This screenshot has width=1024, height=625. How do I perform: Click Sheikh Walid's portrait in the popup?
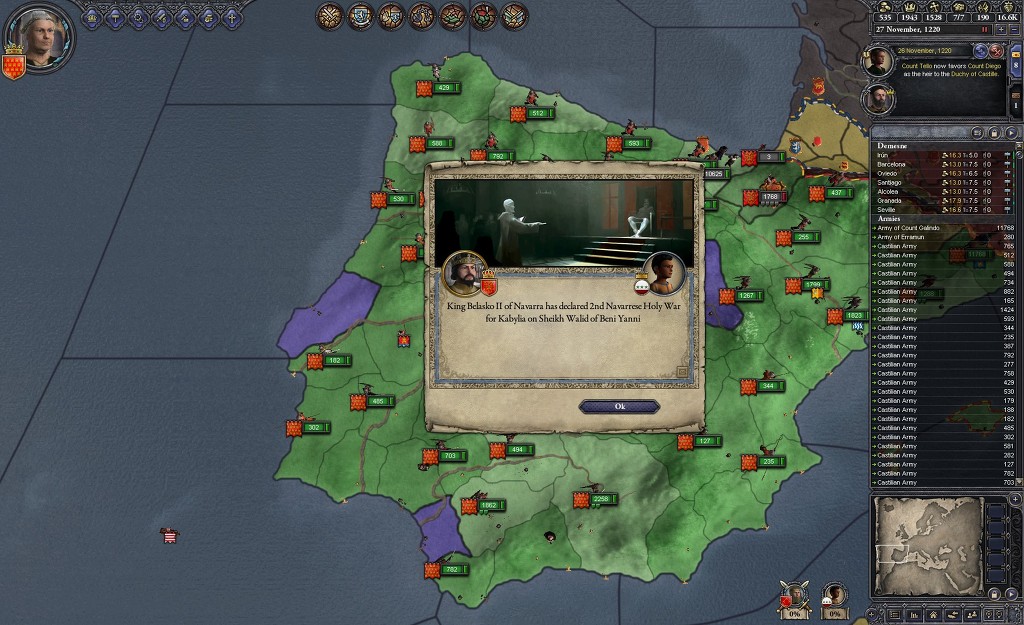(x=664, y=272)
